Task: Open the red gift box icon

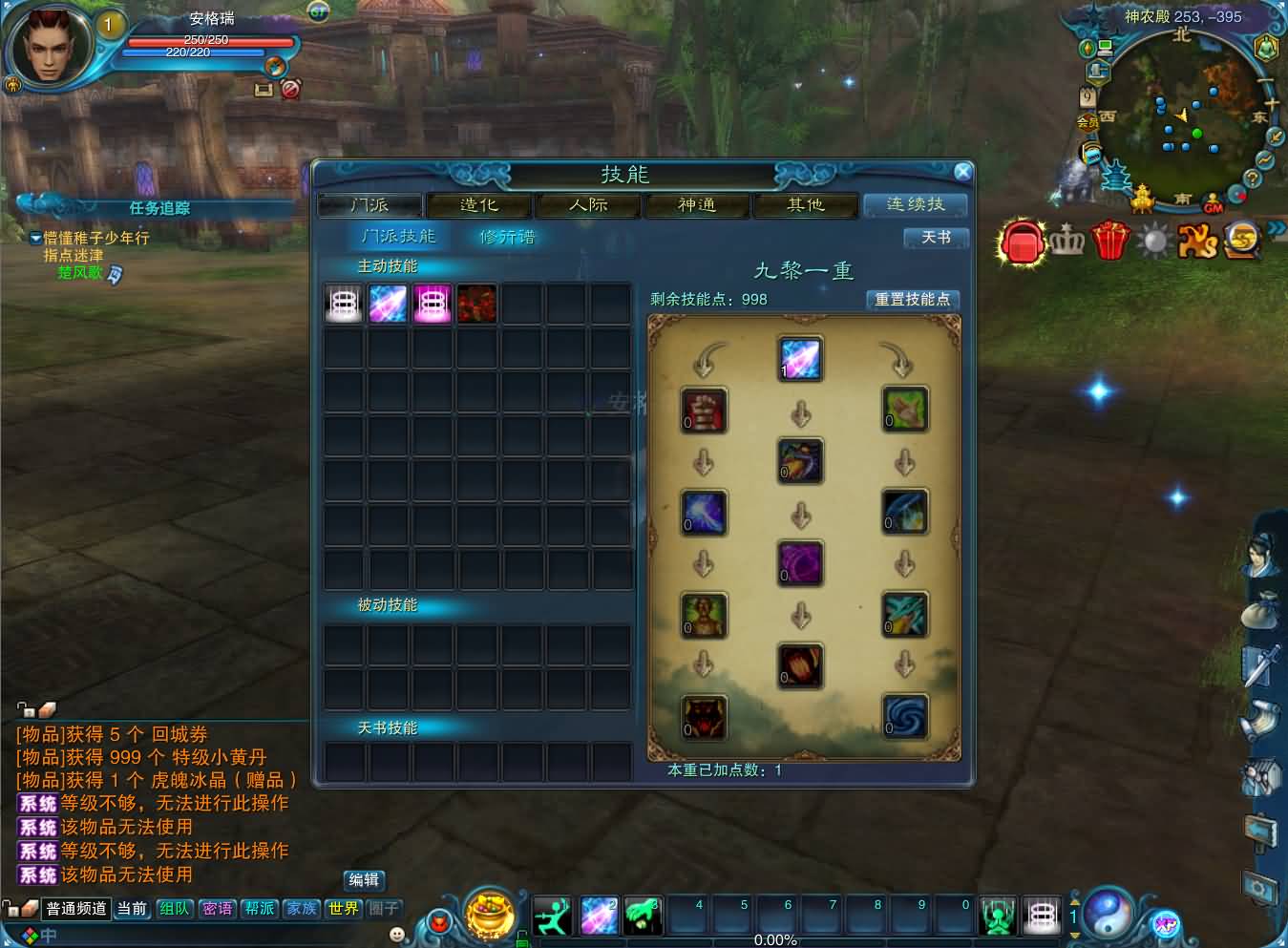Action: [x=1110, y=240]
